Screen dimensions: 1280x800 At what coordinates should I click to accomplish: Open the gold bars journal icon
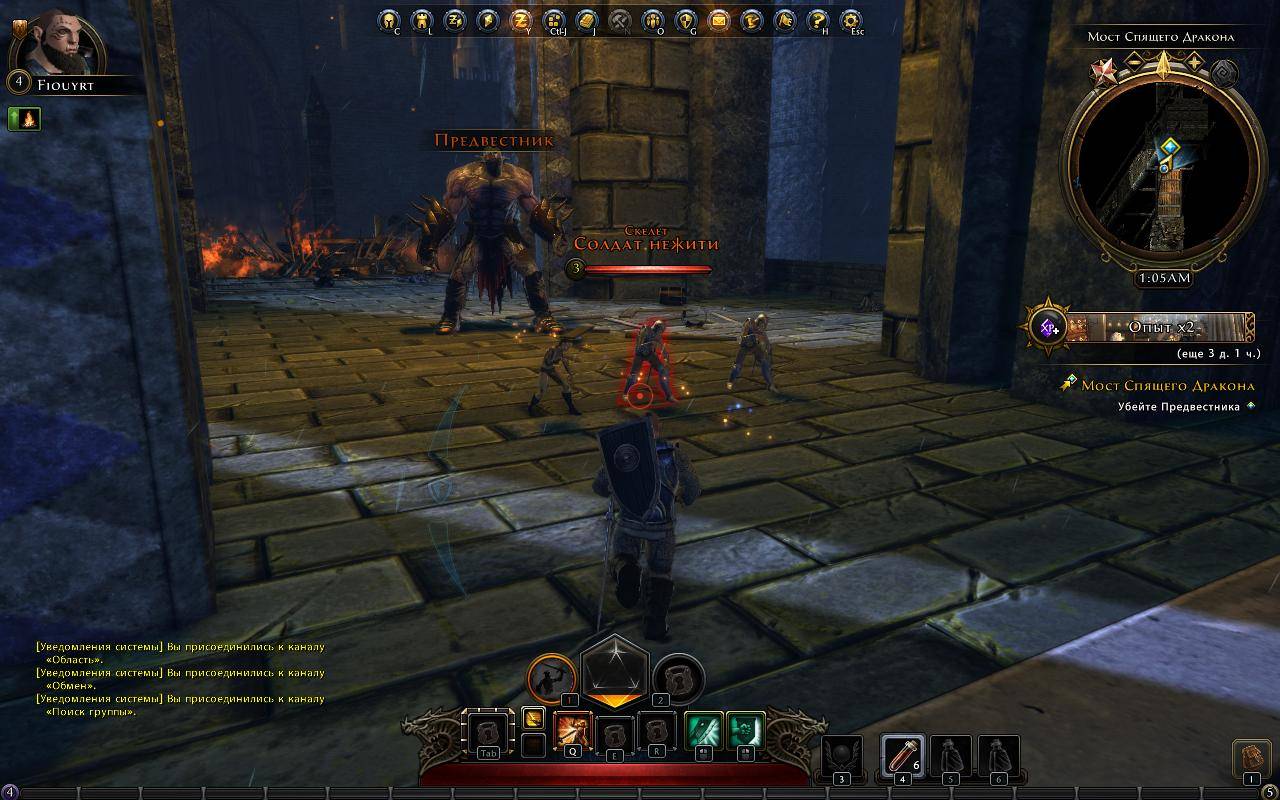tap(587, 20)
